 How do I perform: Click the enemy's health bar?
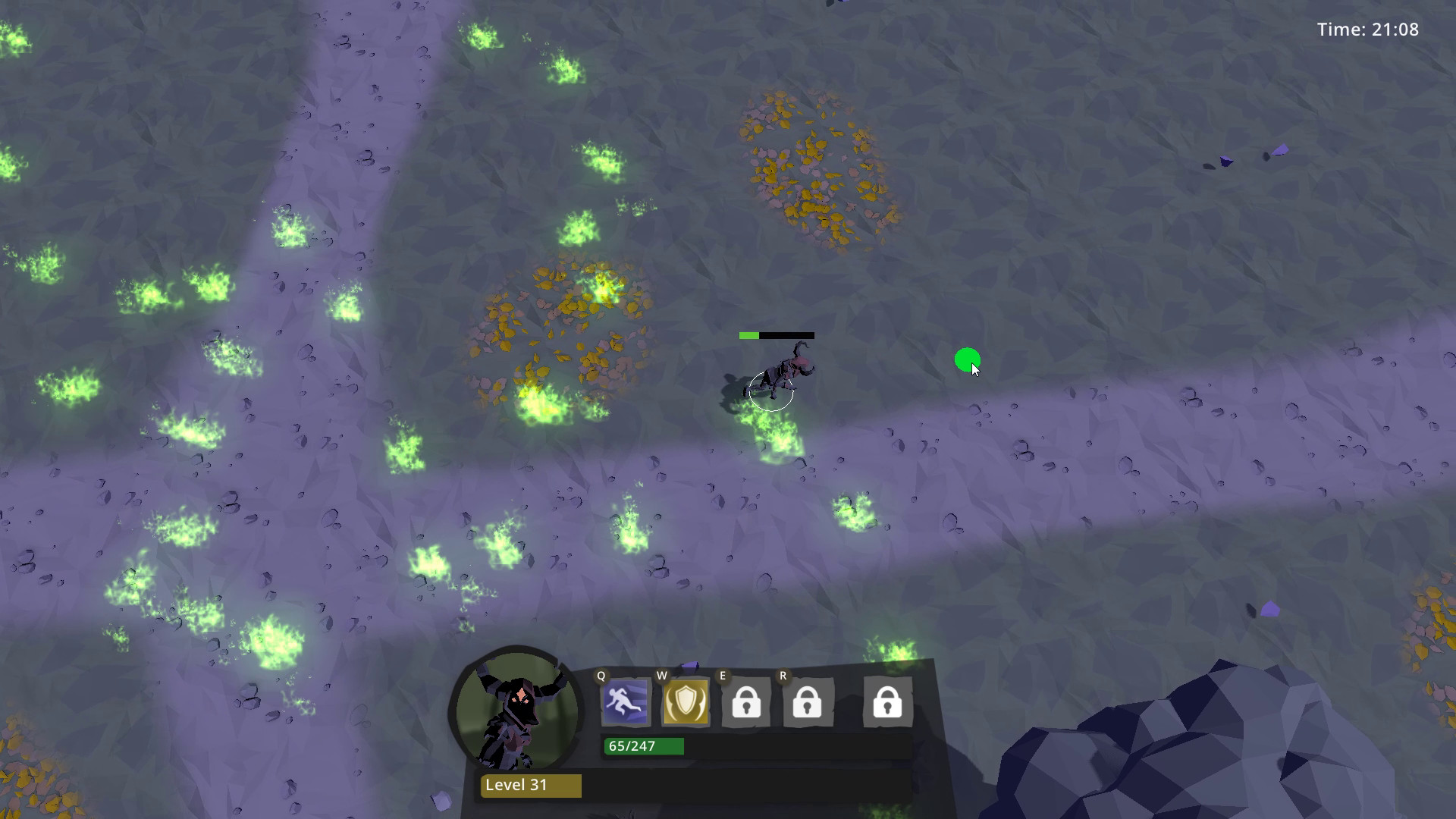click(x=775, y=334)
